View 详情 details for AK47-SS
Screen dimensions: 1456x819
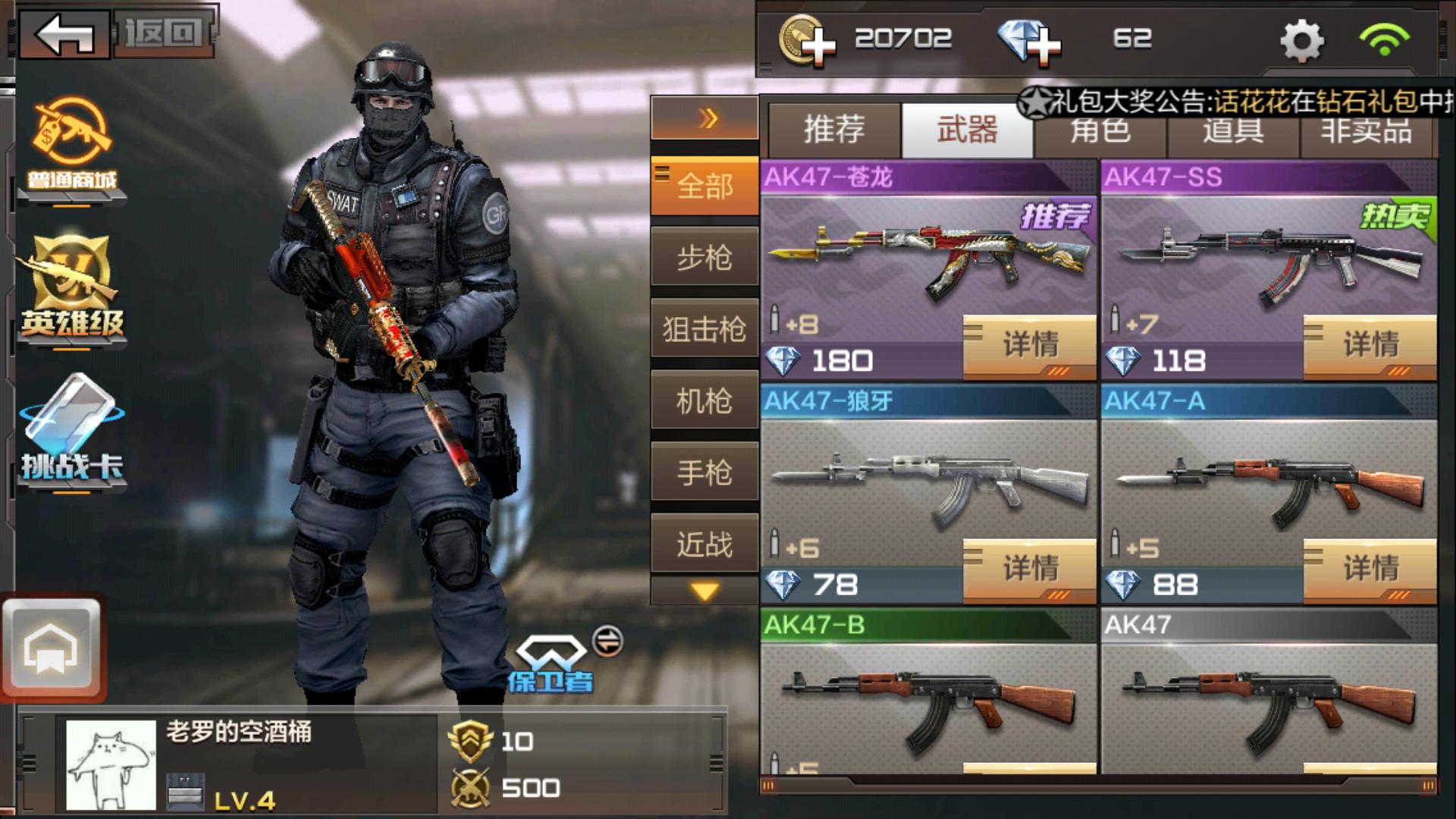coord(1370,346)
